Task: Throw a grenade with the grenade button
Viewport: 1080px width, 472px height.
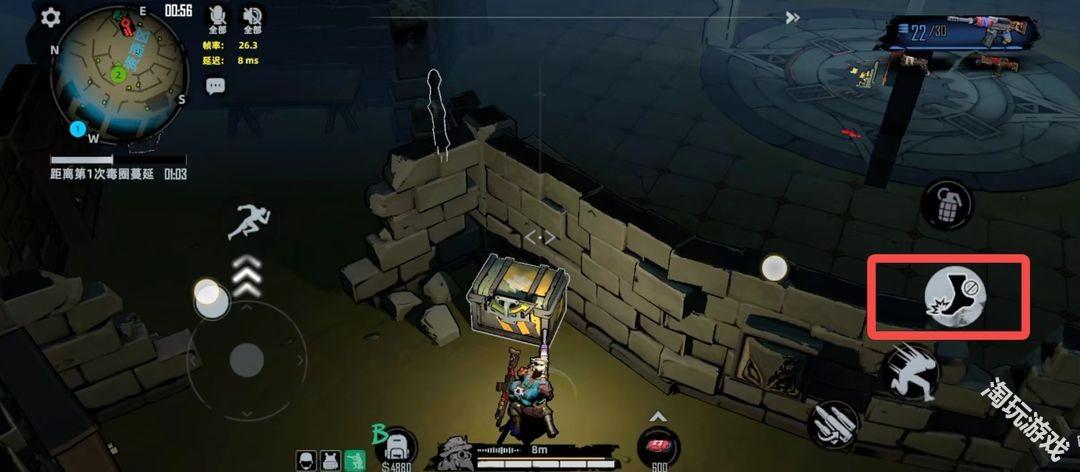Action: click(944, 207)
